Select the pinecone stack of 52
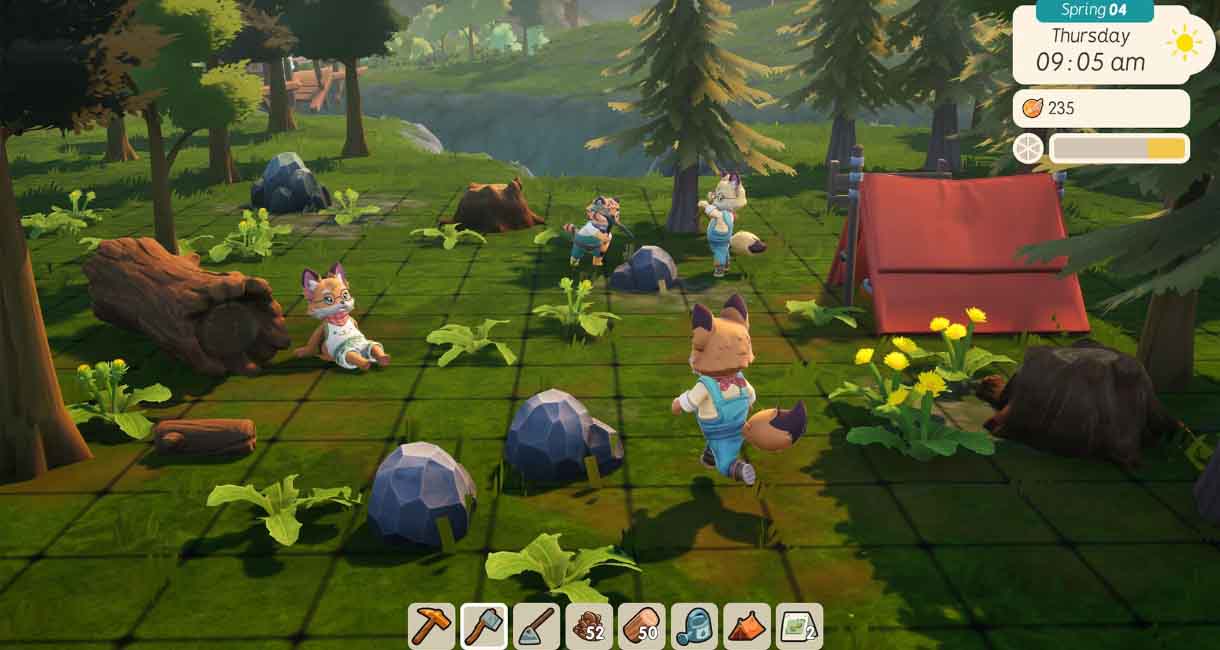The width and height of the screenshot is (1220, 650). [x=589, y=626]
